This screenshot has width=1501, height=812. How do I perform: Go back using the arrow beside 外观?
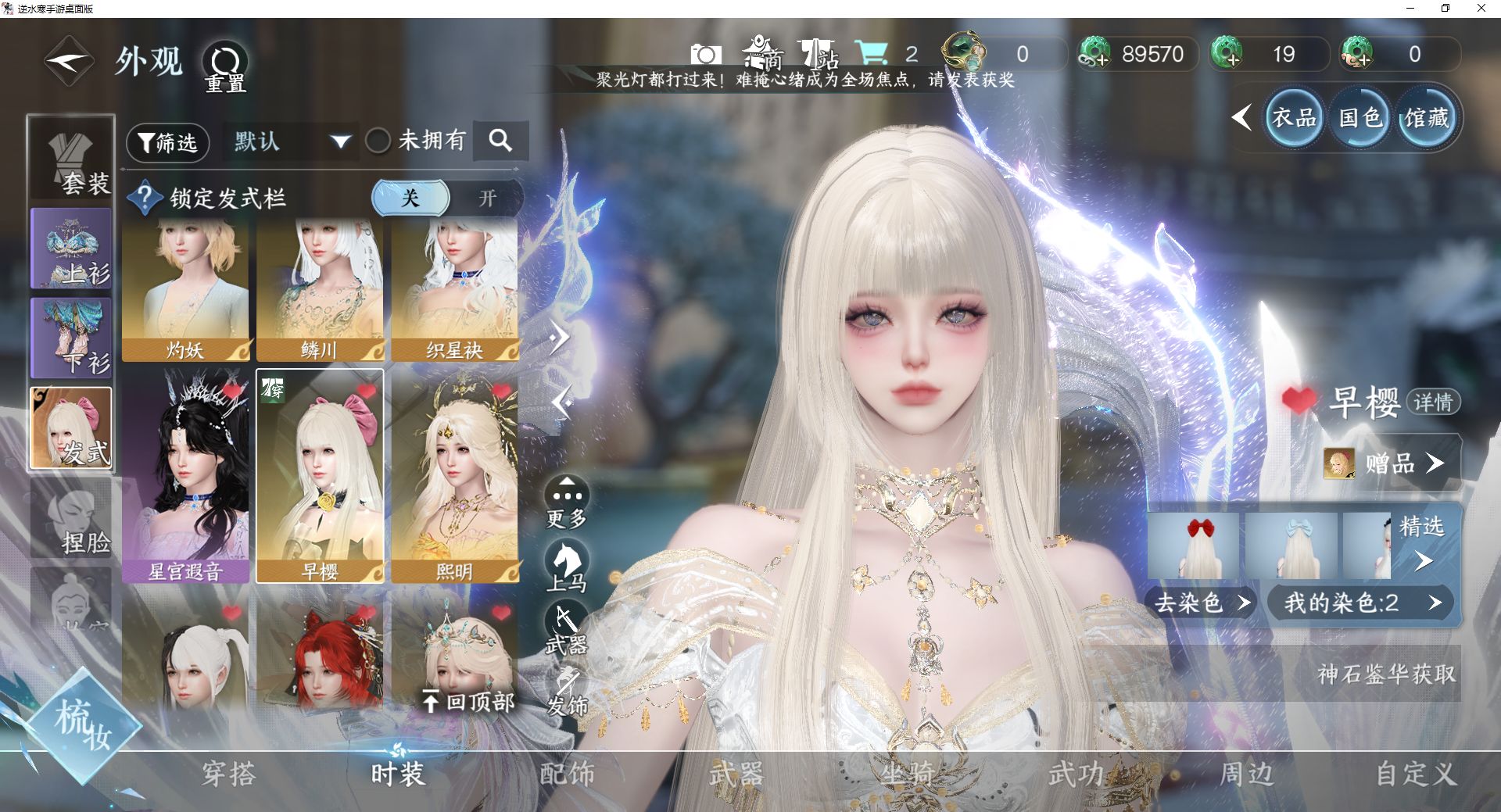coord(68,61)
